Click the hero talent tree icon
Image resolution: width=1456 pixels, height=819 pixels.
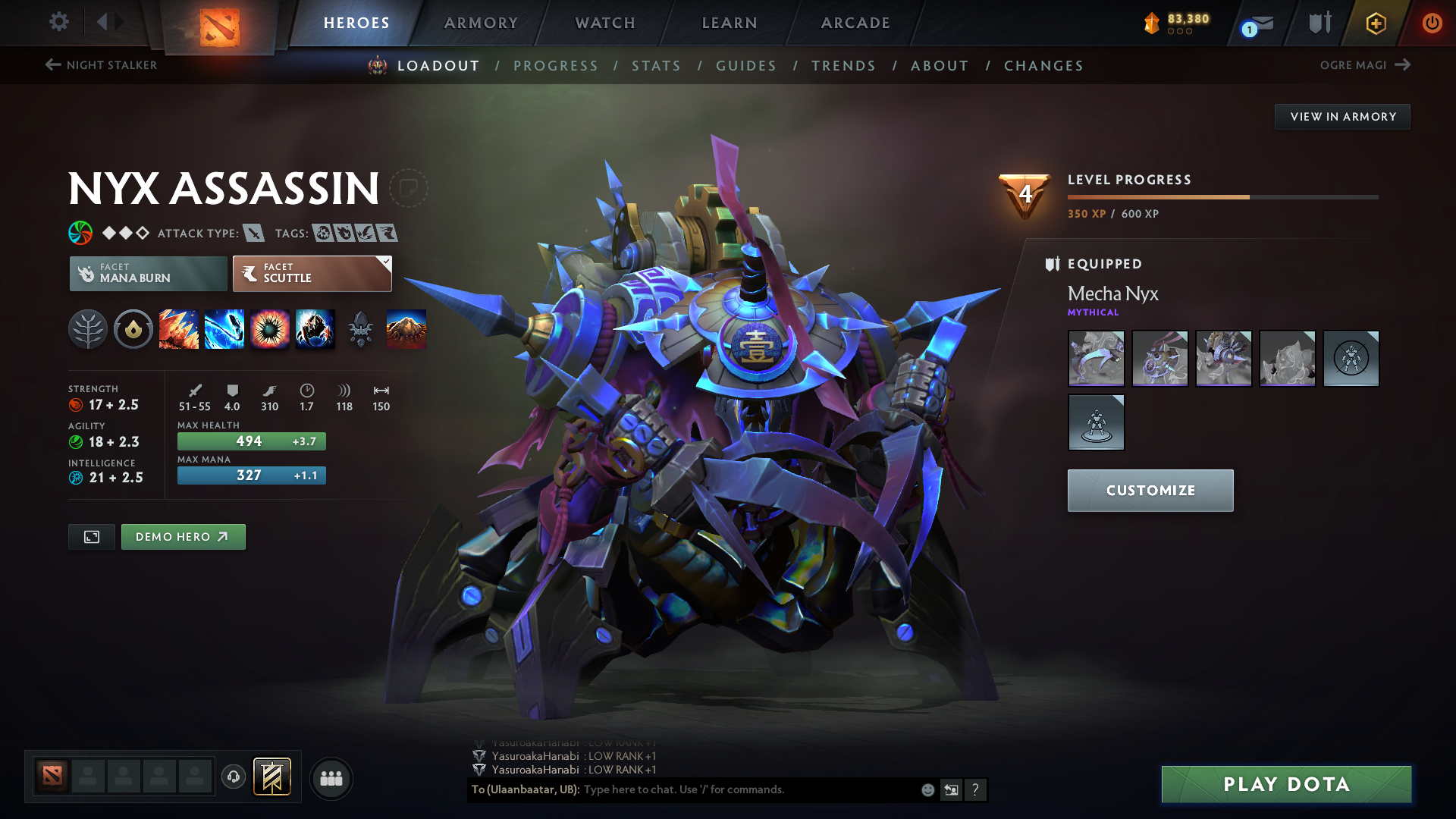pos(89,329)
